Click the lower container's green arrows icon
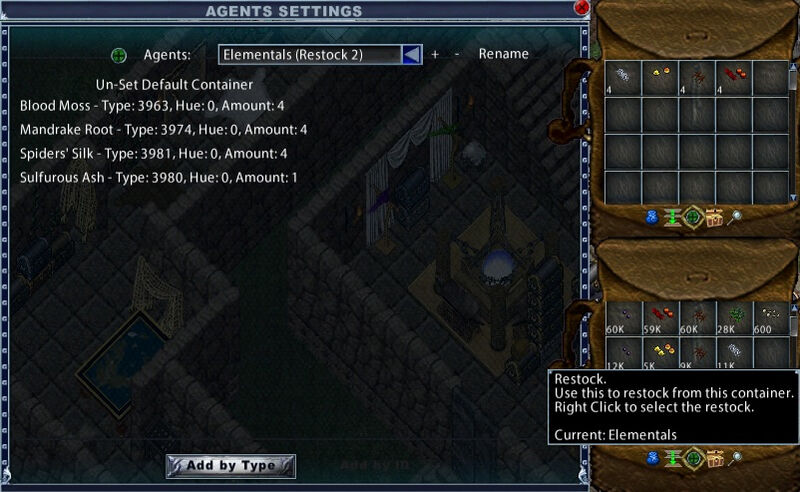The width and height of the screenshot is (800, 492). pyautogui.click(x=672, y=458)
